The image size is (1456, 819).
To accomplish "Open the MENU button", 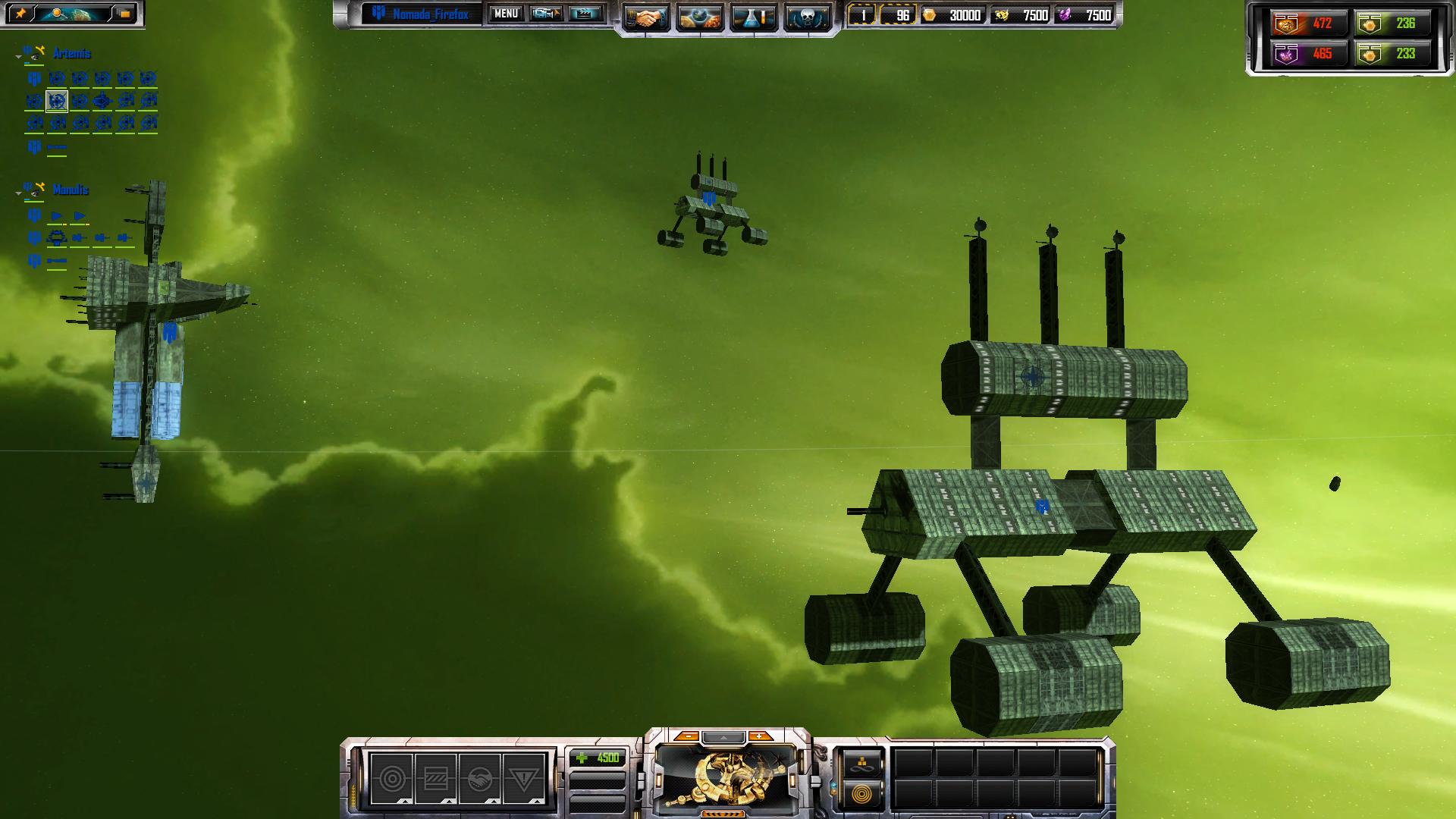I will [x=506, y=14].
